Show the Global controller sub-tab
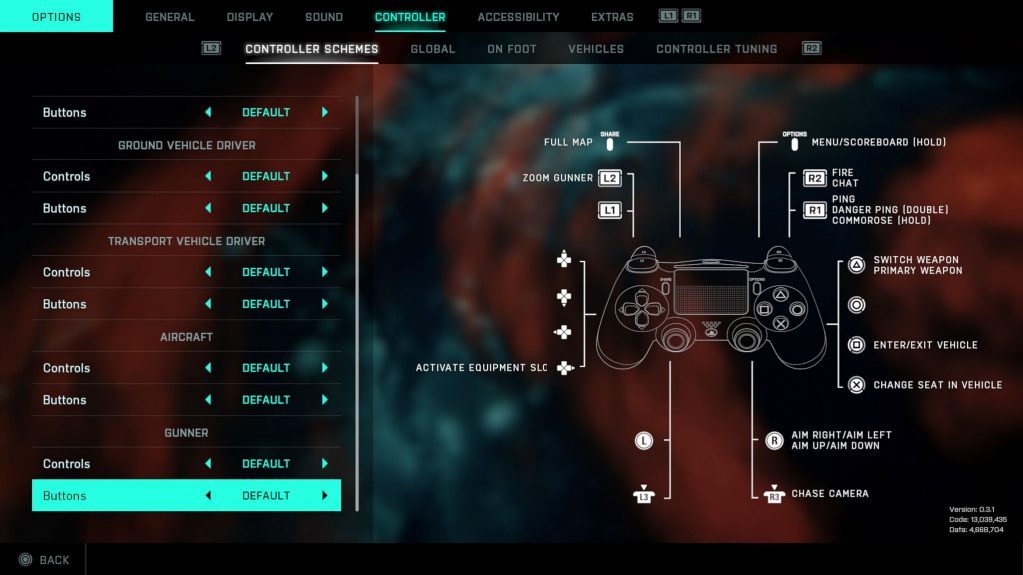Screen dimensions: 1023x575 [x=432, y=49]
